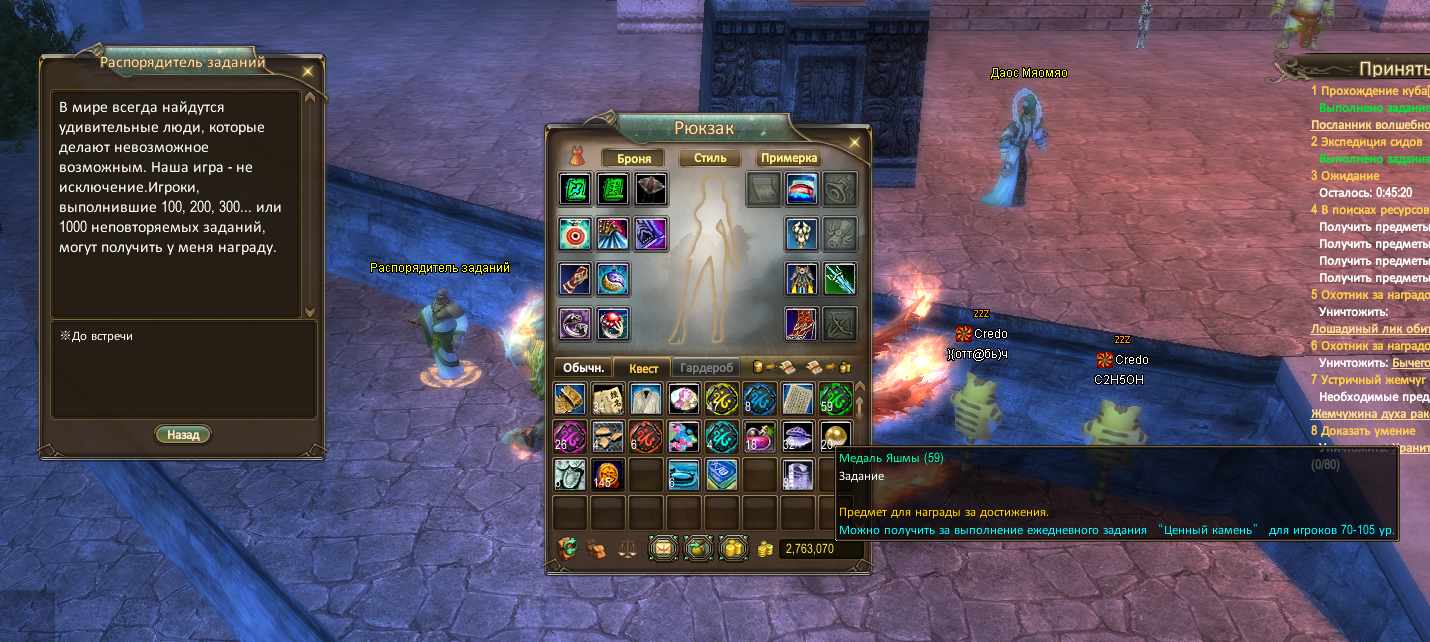Viewport: 1430px width, 642px height.
Task: Switch to the Обычн. inventory tab
Action: (x=582, y=368)
